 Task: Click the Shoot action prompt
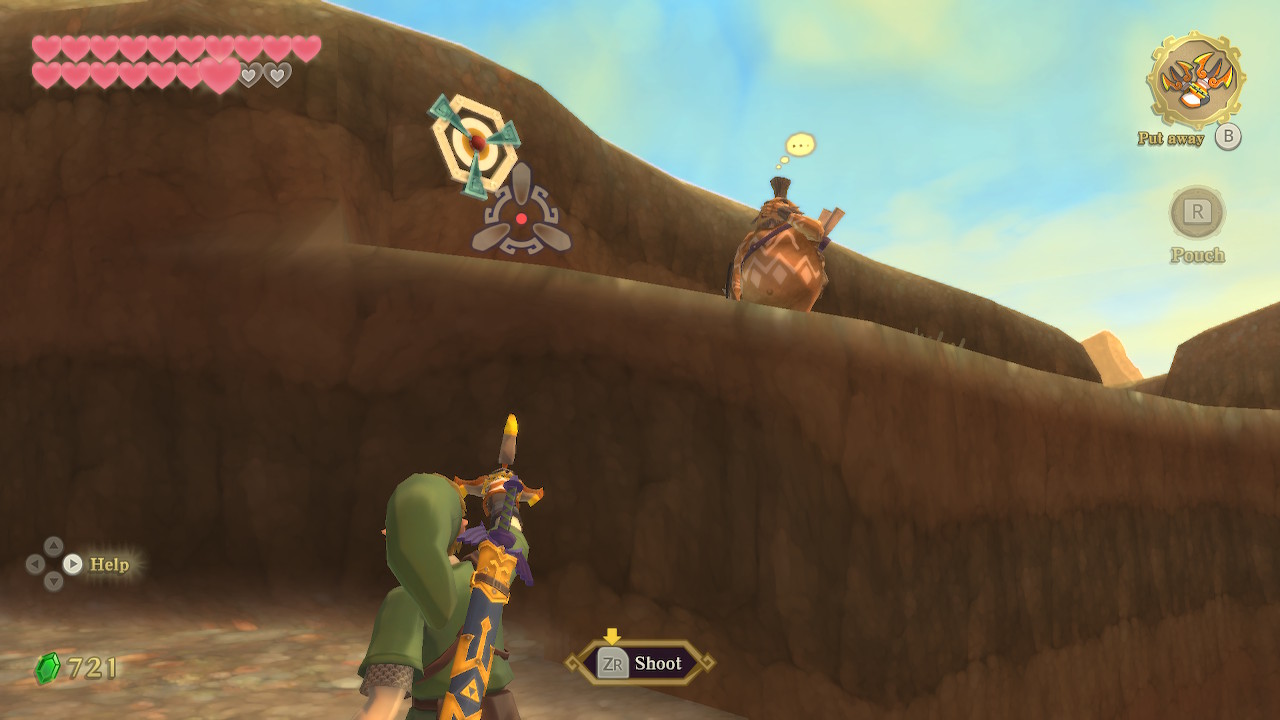(x=640, y=663)
